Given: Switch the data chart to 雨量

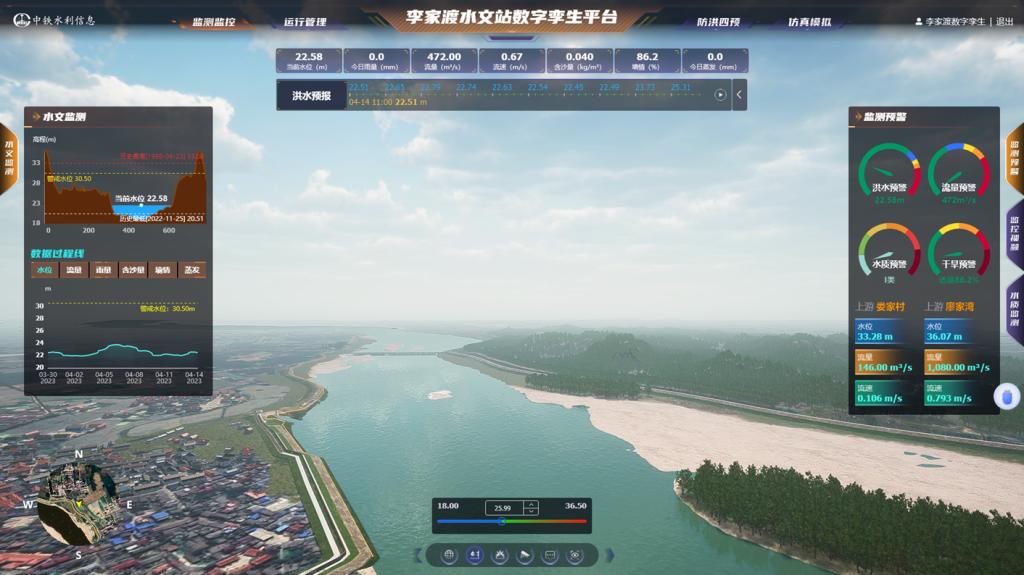Looking at the screenshot, I should 104,270.
